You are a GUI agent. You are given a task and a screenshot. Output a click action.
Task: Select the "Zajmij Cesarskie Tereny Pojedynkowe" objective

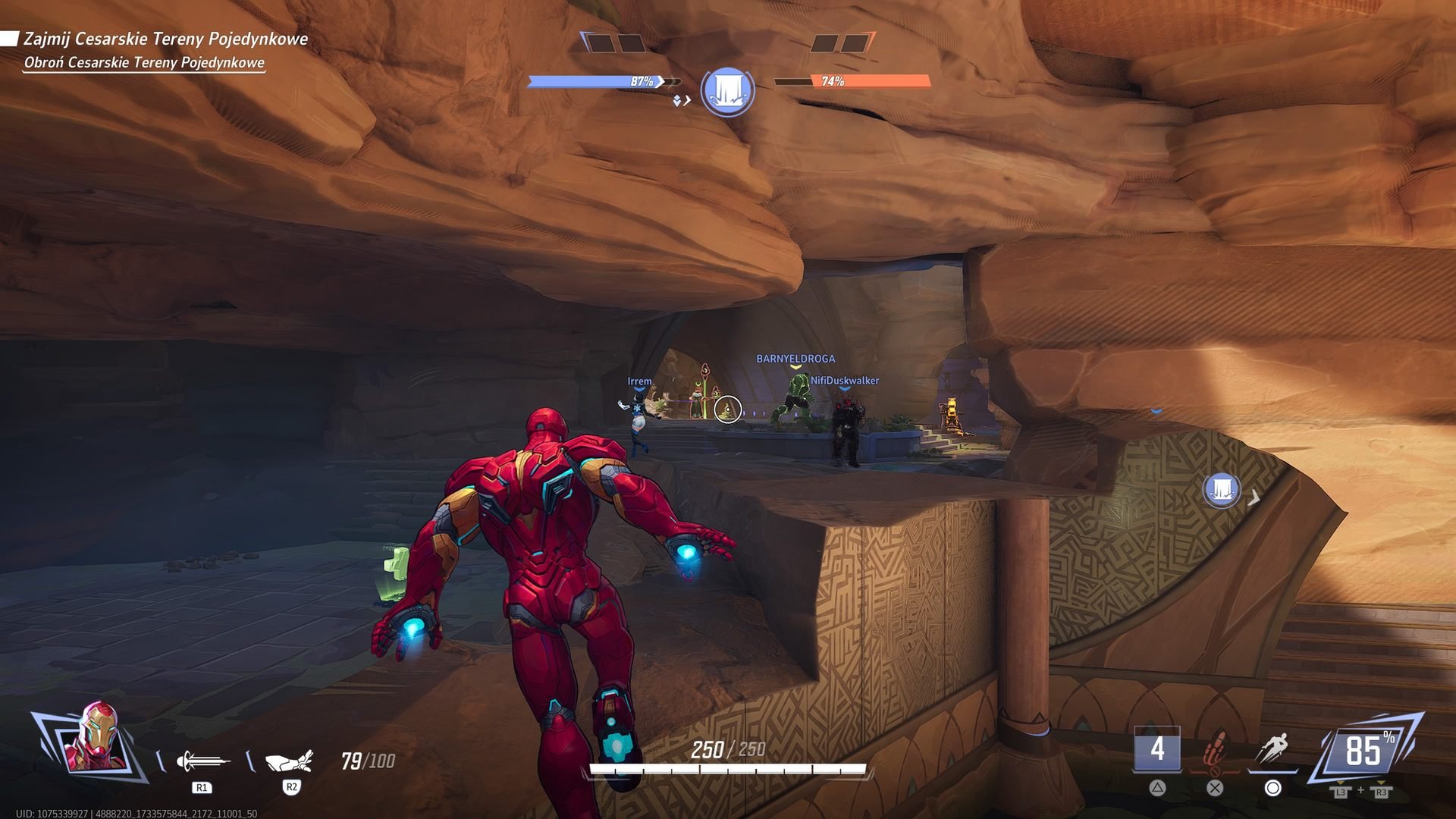tap(165, 39)
